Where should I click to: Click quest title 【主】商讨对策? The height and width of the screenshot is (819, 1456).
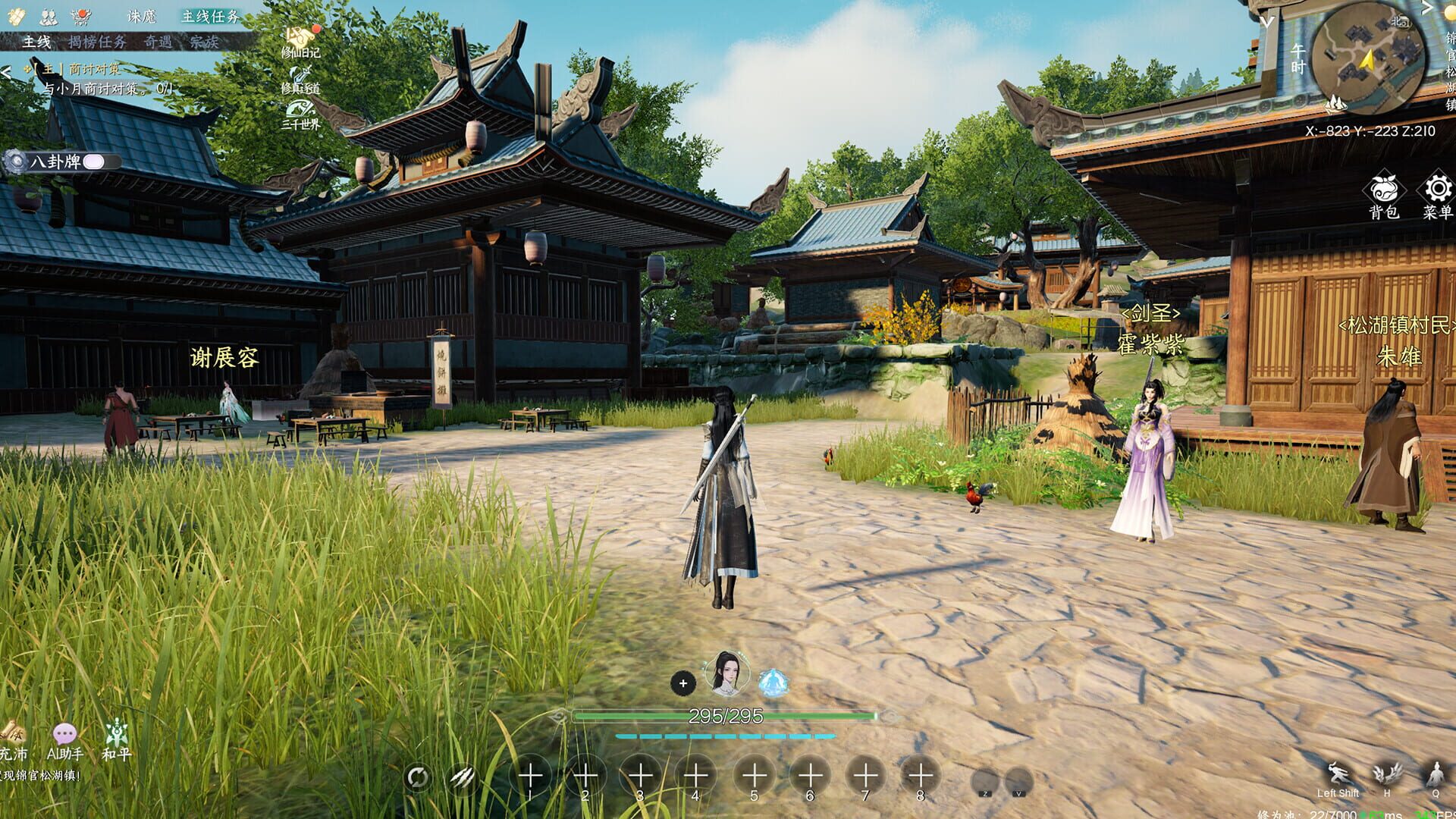tap(73, 68)
